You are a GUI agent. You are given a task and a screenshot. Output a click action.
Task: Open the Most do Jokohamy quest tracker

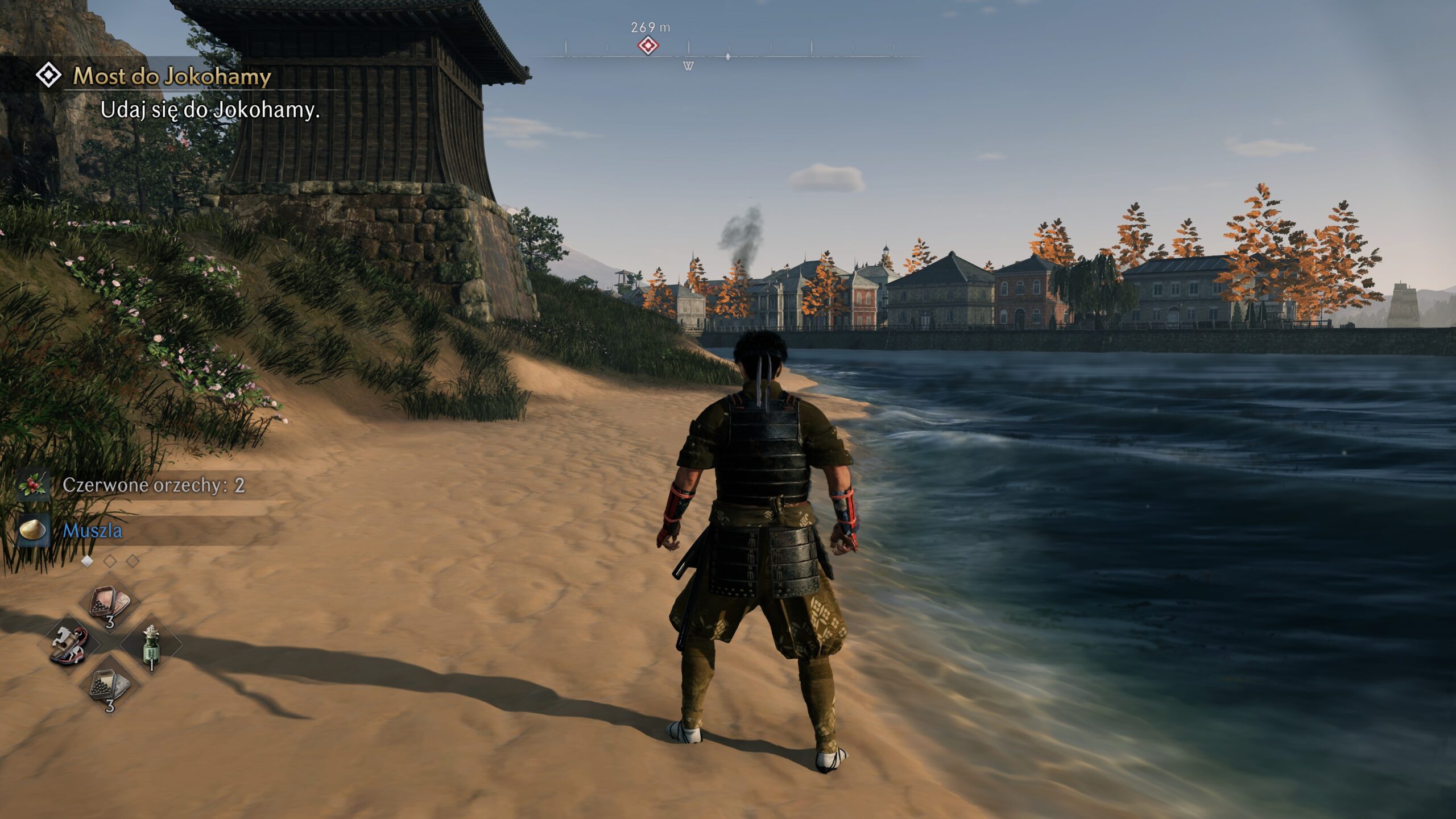172,76
